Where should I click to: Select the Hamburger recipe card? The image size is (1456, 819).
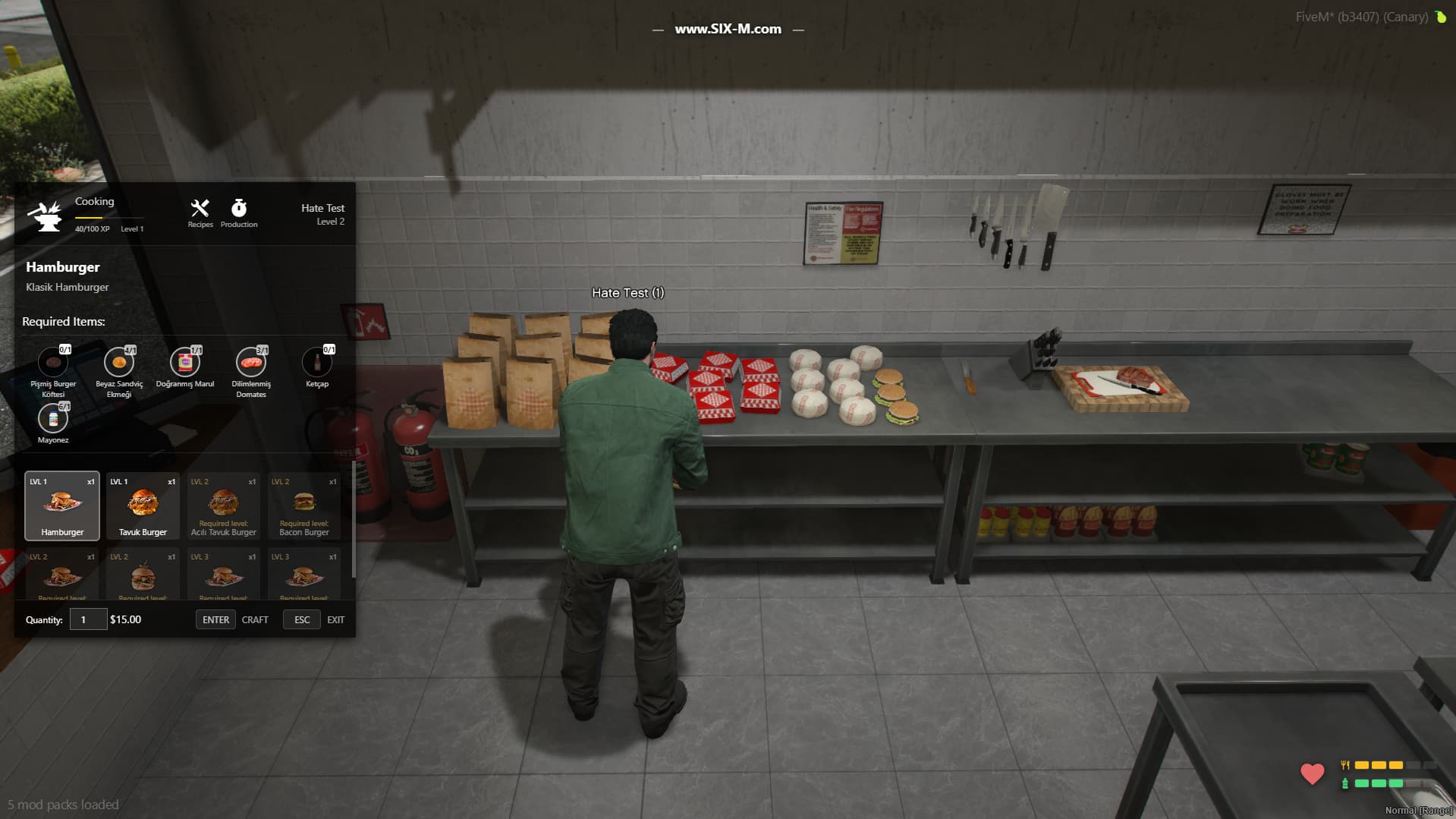tap(61, 505)
